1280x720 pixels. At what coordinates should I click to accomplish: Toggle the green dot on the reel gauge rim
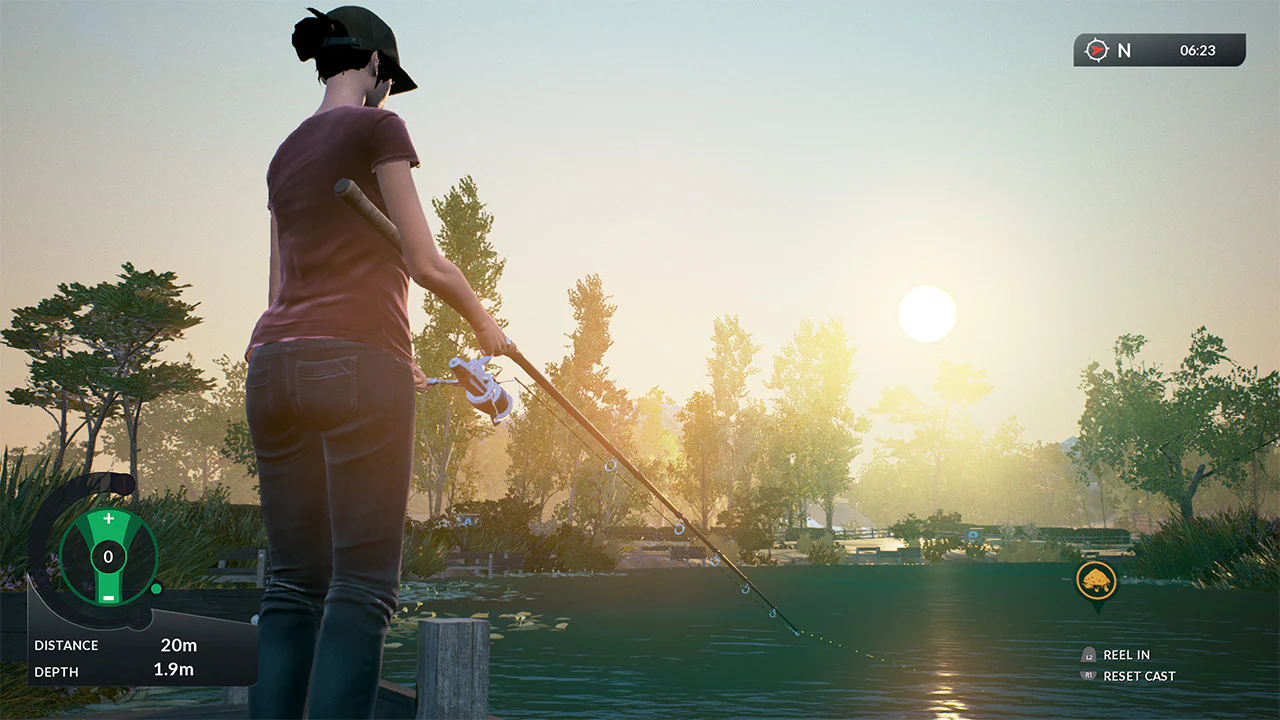click(x=156, y=590)
